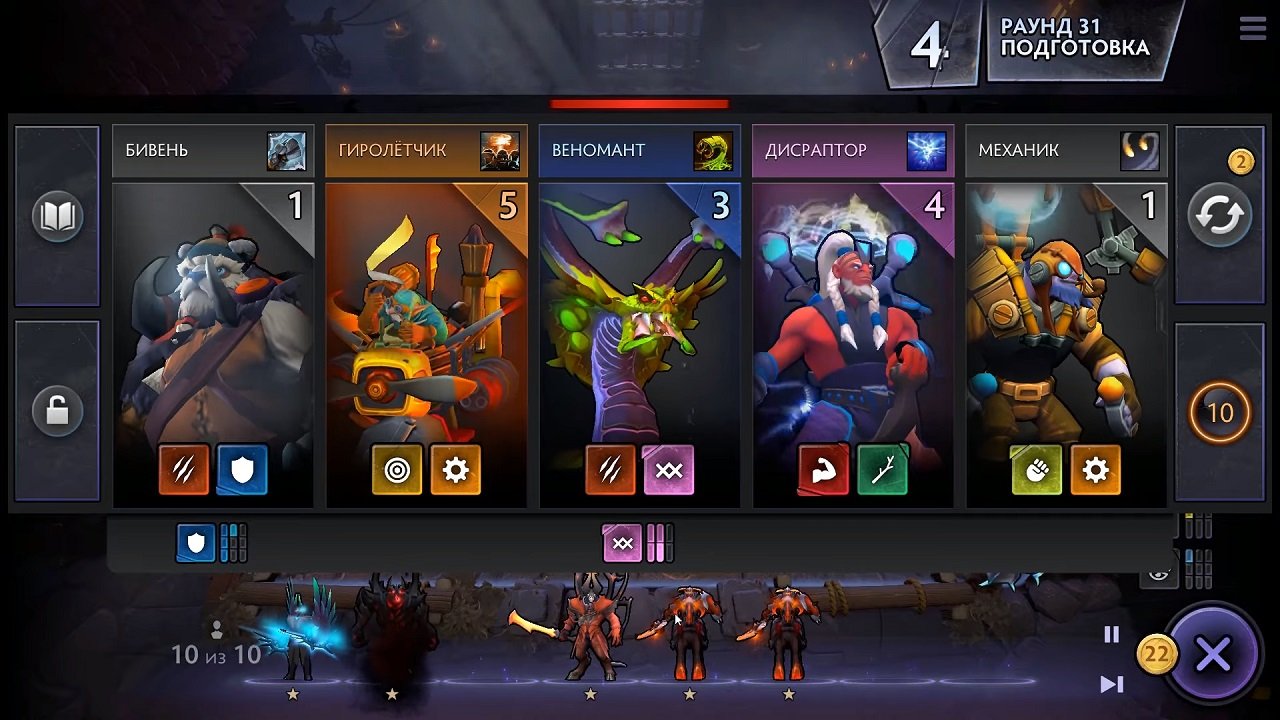The image size is (1280, 720).
Task: Open the hamburger menu top right
Action: coord(1251,28)
